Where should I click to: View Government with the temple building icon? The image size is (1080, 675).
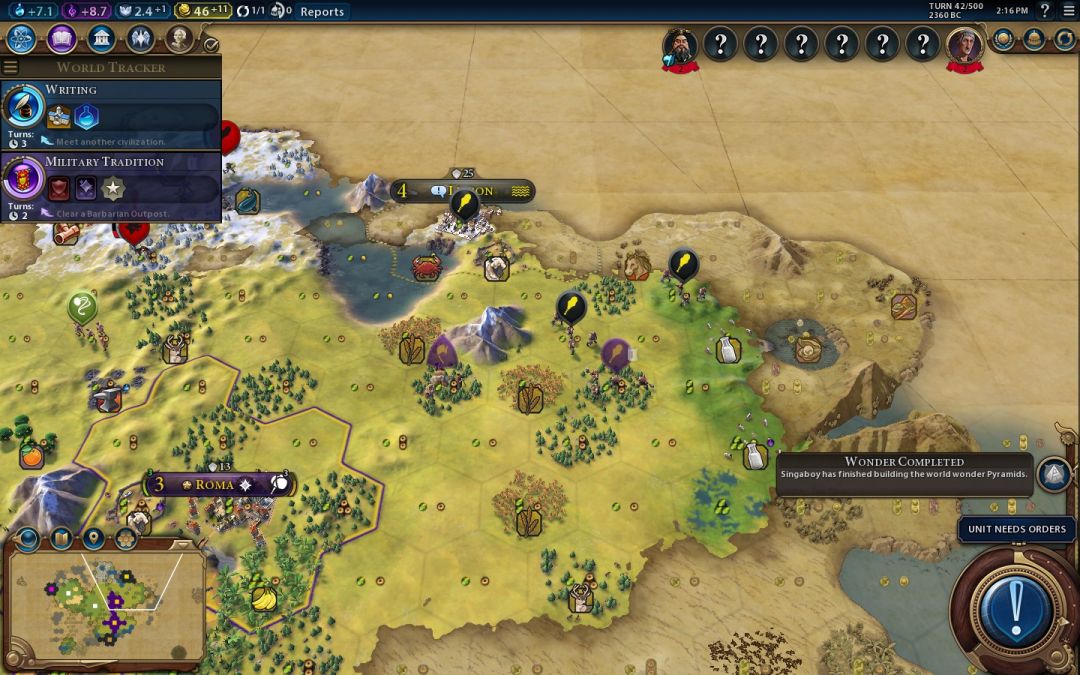pyautogui.click(x=100, y=39)
